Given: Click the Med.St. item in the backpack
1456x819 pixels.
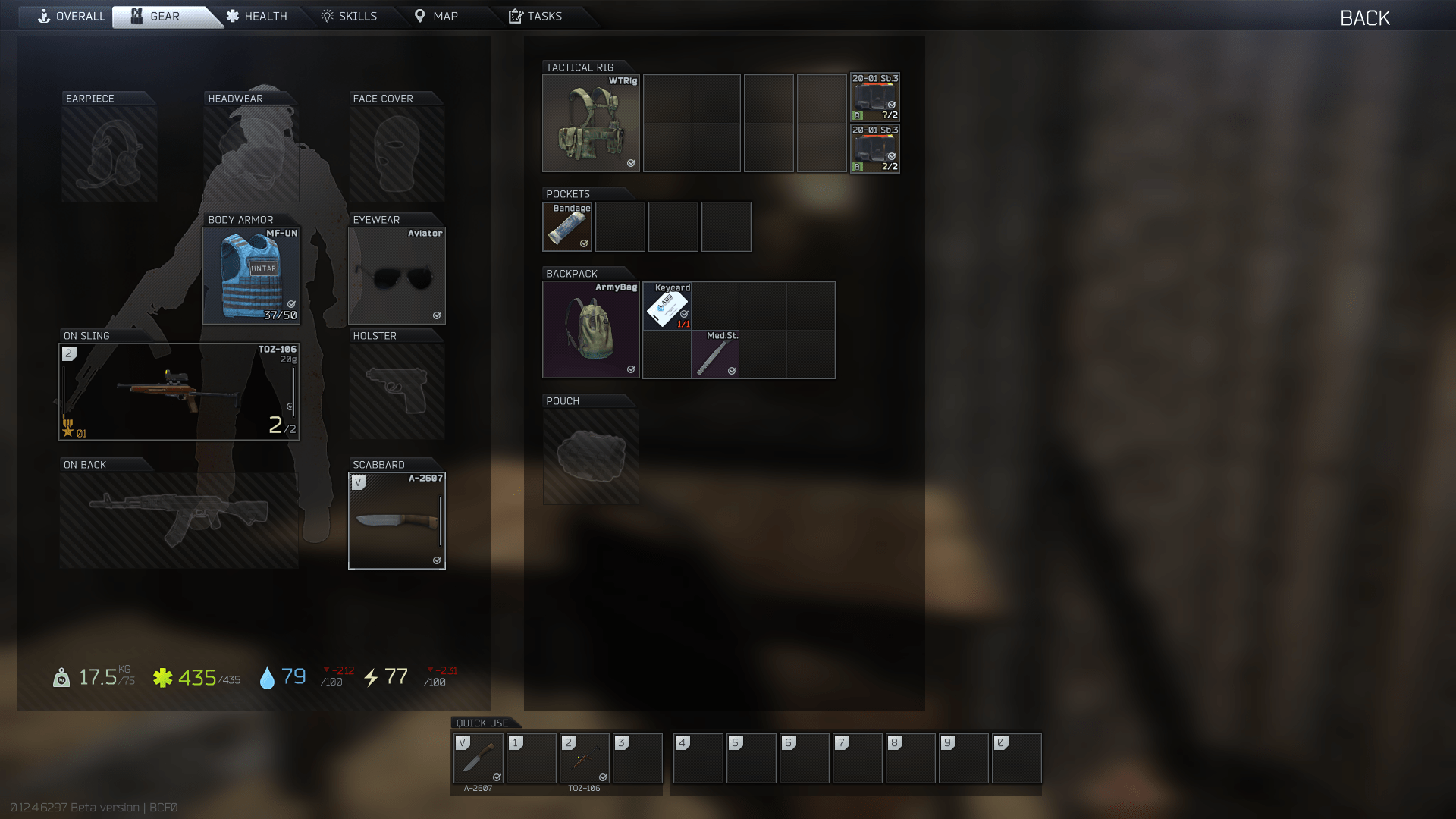Looking at the screenshot, I should coord(714,354).
